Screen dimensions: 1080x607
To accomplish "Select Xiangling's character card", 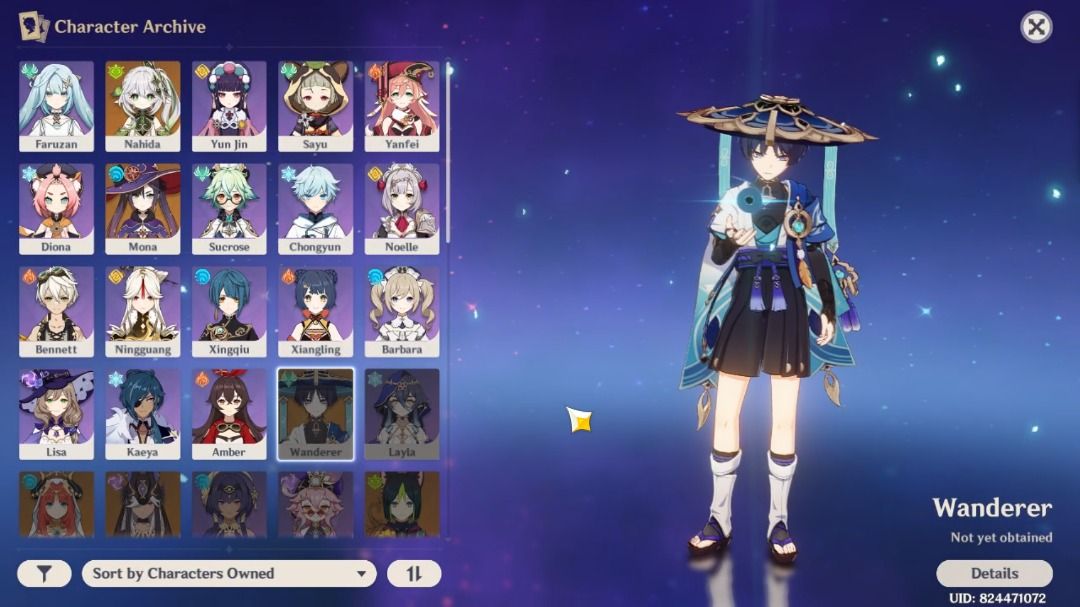I will pos(315,311).
